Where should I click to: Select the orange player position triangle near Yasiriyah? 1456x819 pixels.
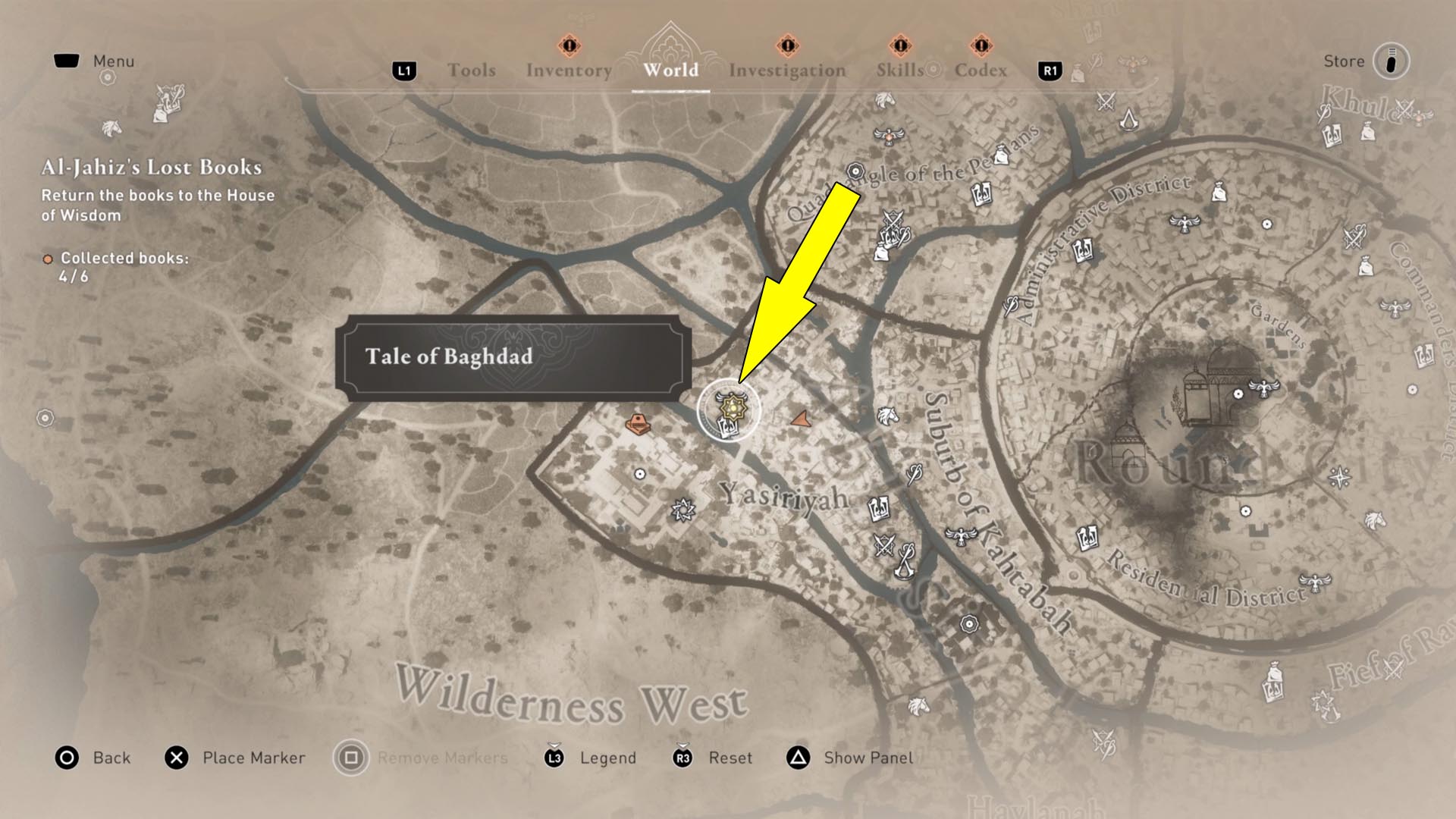(x=801, y=419)
